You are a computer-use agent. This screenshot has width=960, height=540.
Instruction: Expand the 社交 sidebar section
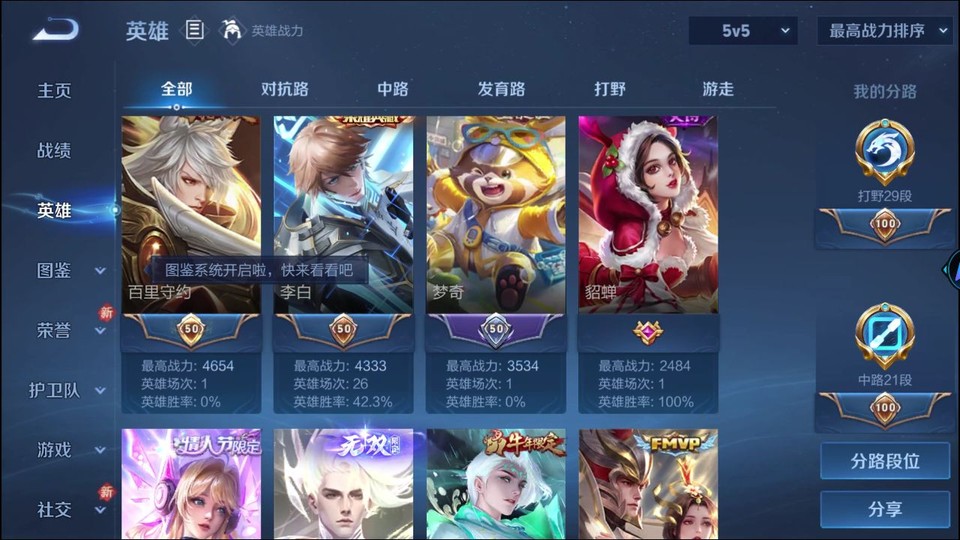tap(70, 510)
